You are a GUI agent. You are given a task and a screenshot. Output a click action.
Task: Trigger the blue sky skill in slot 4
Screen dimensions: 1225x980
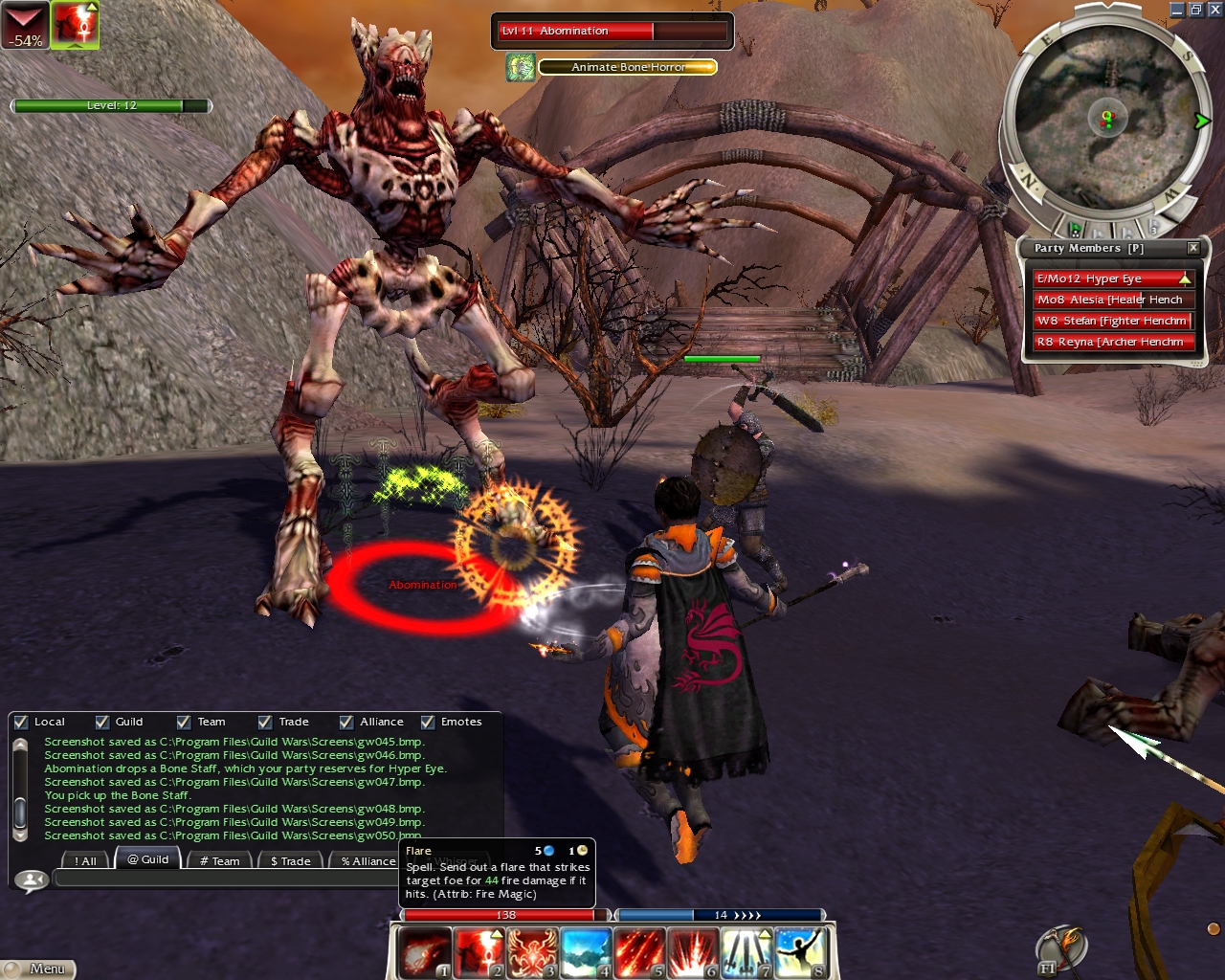(586, 952)
